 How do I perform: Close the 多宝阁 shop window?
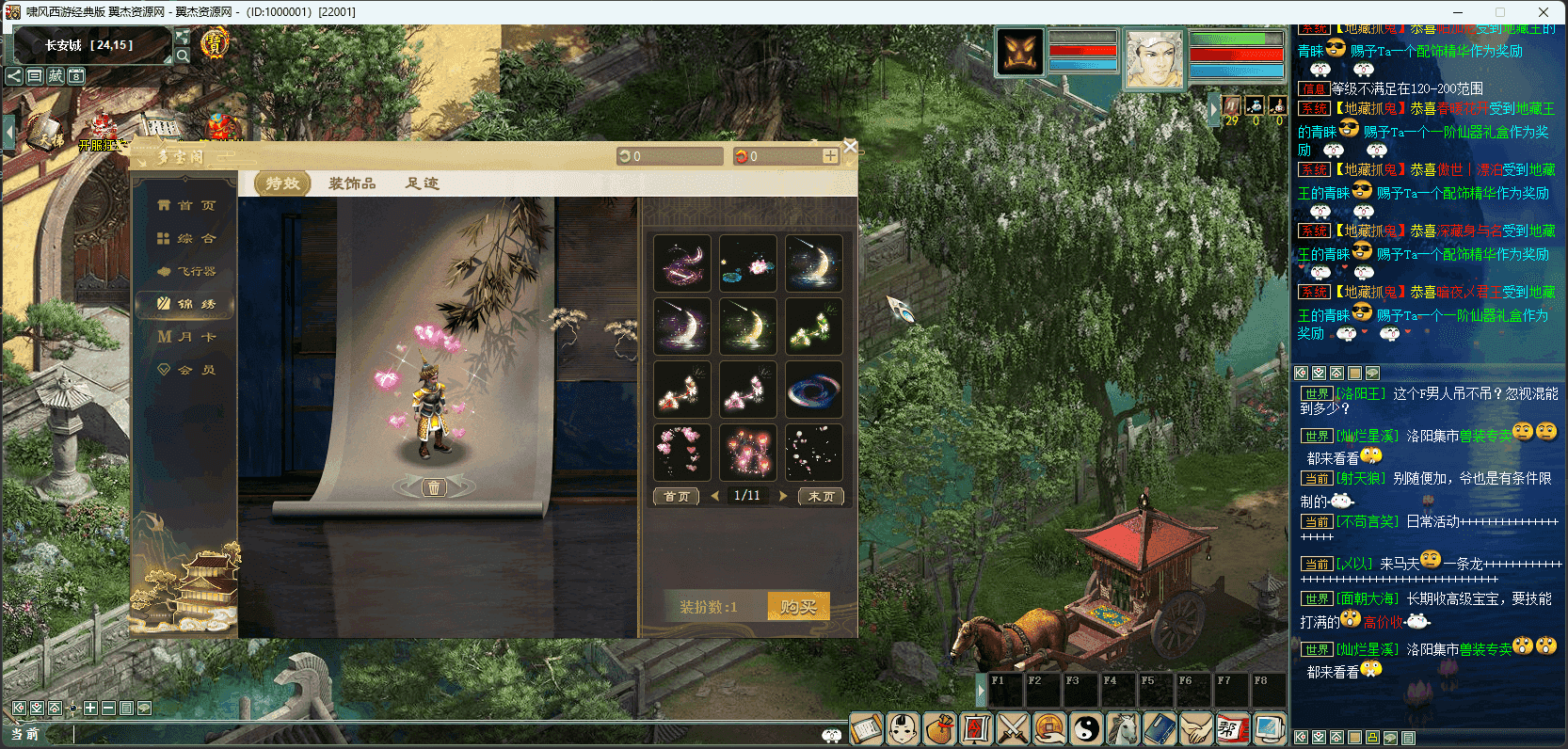(x=850, y=147)
